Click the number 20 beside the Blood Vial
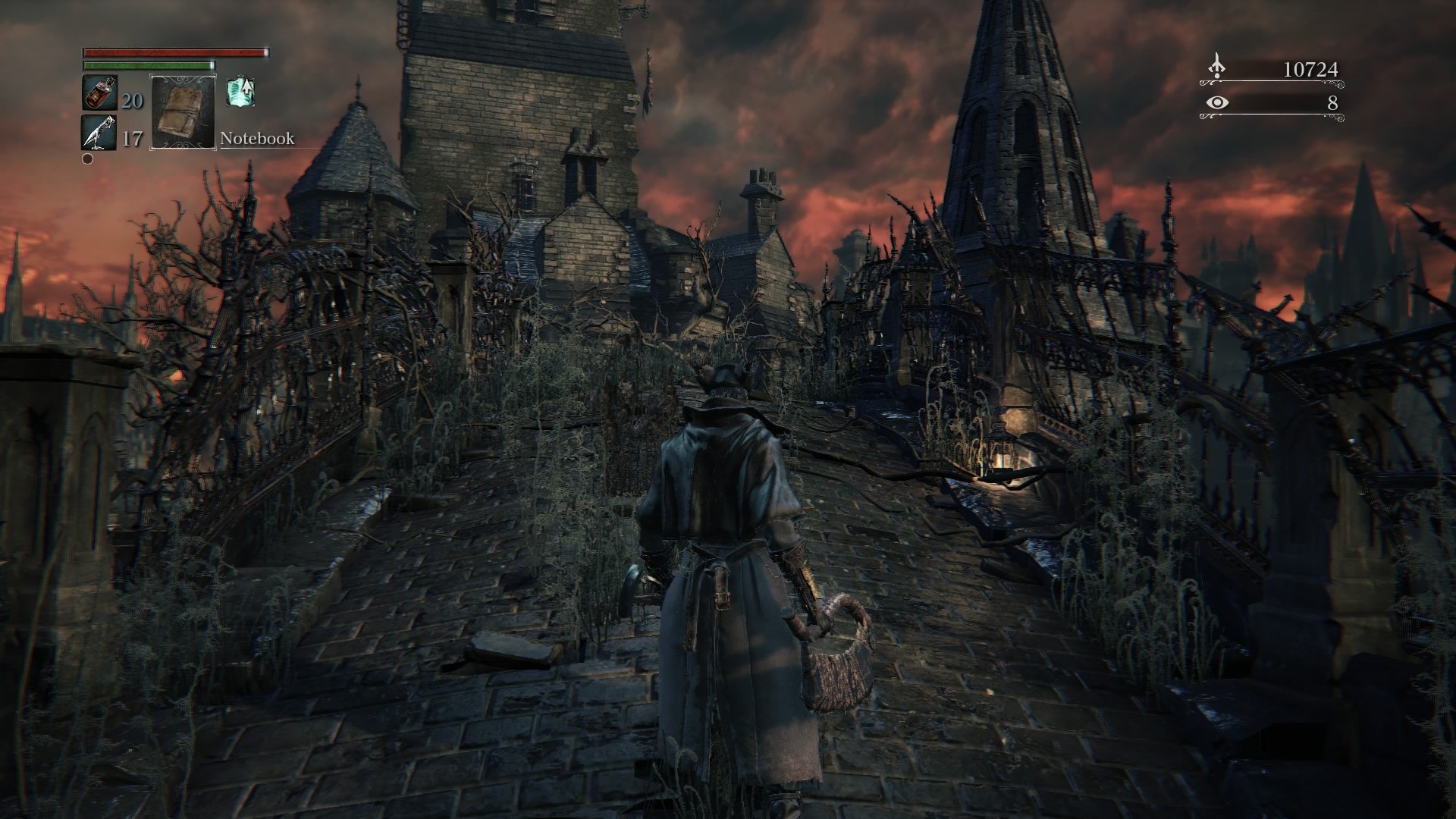This screenshot has width=1456, height=819. pyautogui.click(x=132, y=98)
